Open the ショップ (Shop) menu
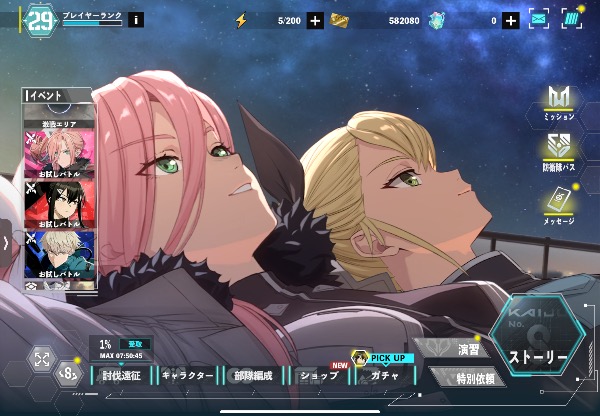The image size is (600, 416). 318,376
